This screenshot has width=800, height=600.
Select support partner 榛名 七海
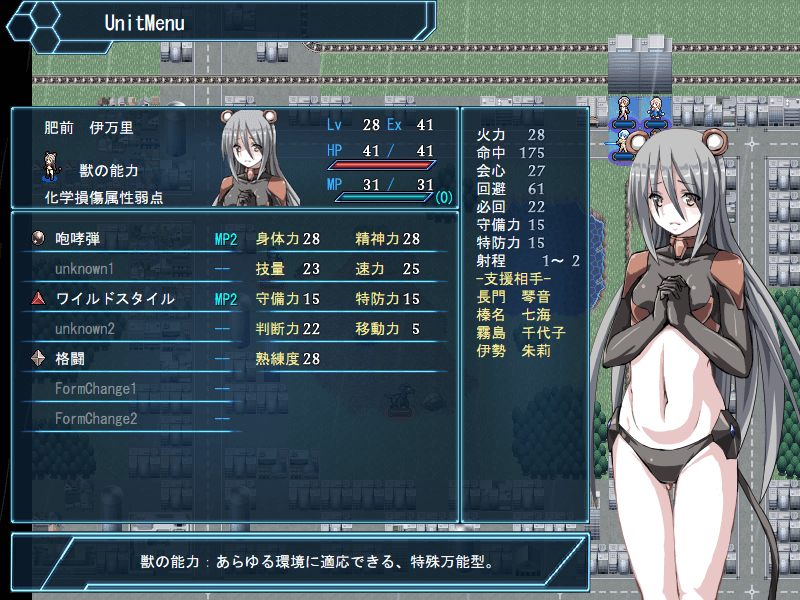pyautogui.click(x=514, y=314)
